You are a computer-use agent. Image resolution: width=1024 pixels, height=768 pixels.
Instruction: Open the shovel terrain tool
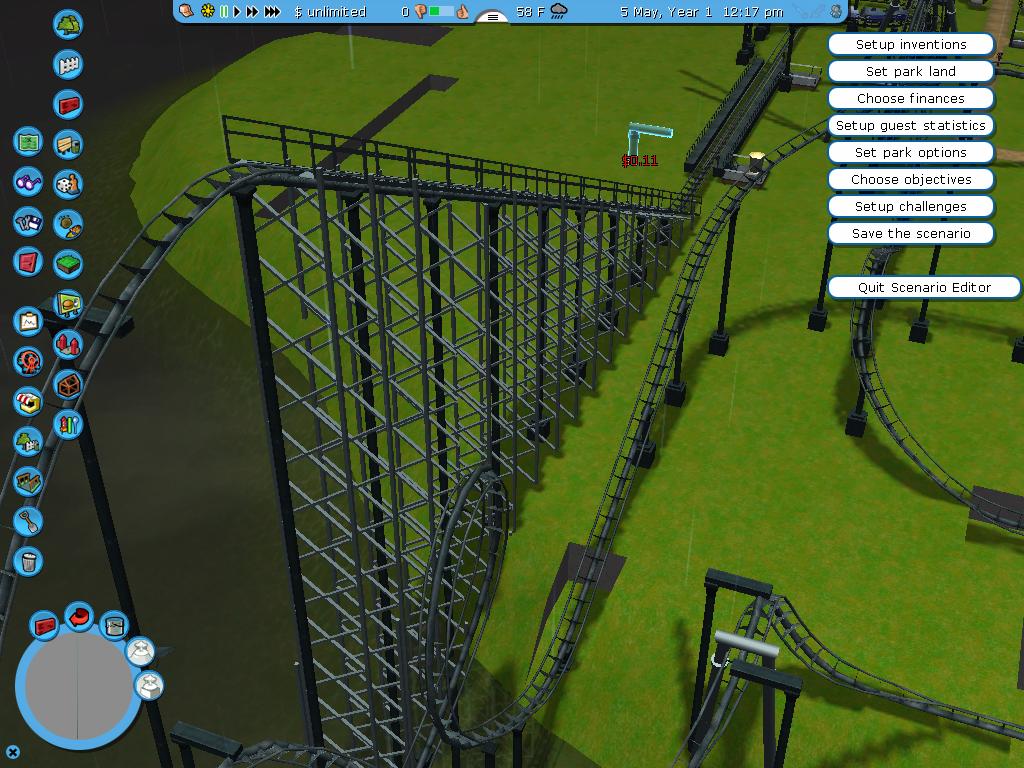click(x=28, y=521)
